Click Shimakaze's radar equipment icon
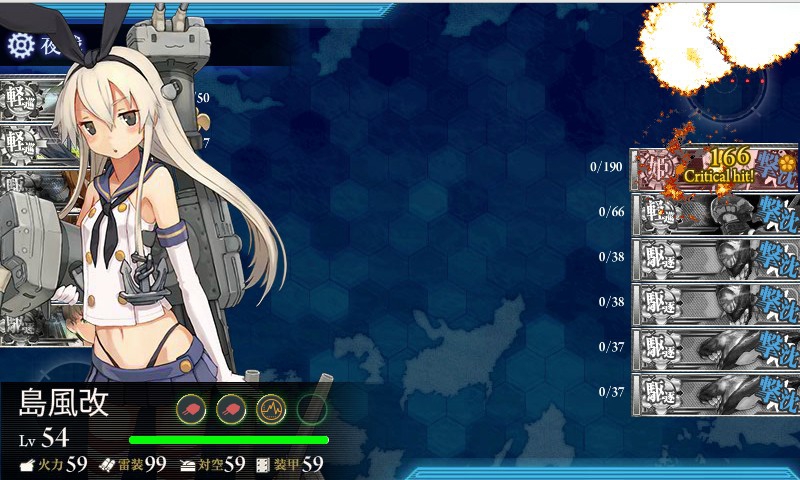Viewport: 800px width, 480px height. coord(271,408)
